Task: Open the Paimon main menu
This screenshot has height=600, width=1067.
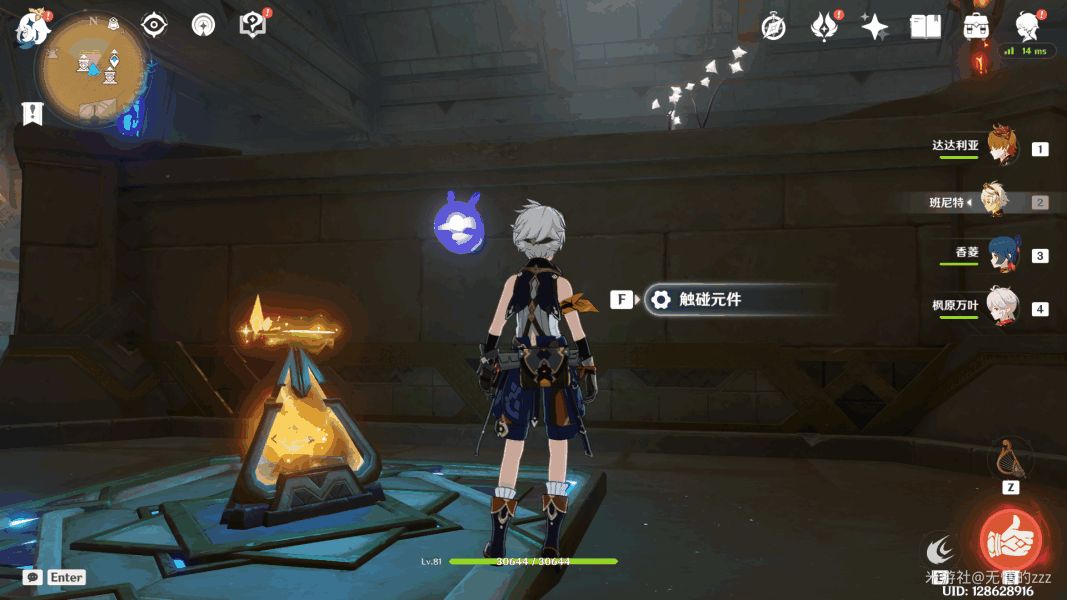Action: (32, 28)
